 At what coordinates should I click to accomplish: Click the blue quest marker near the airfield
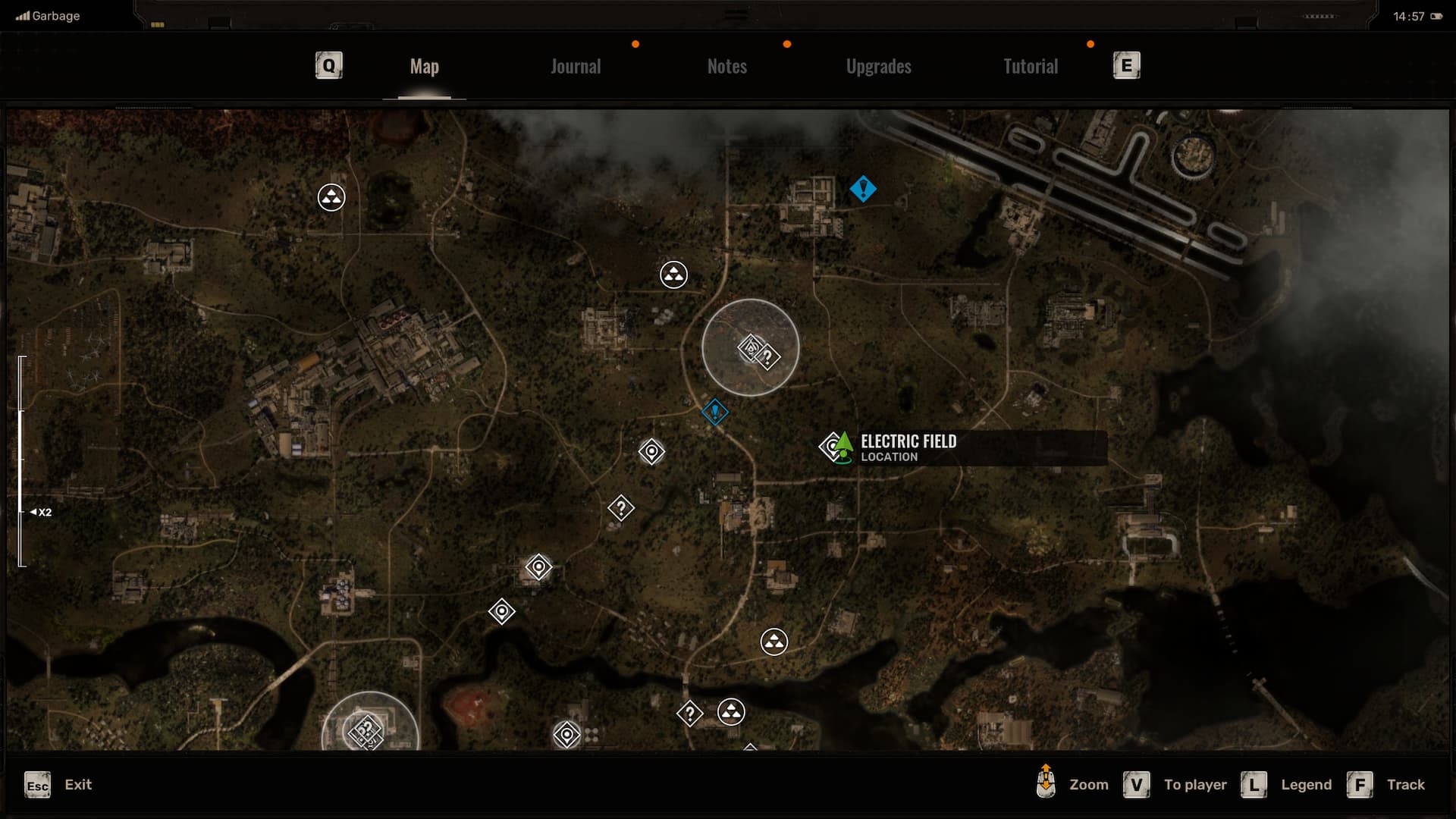point(863,189)
